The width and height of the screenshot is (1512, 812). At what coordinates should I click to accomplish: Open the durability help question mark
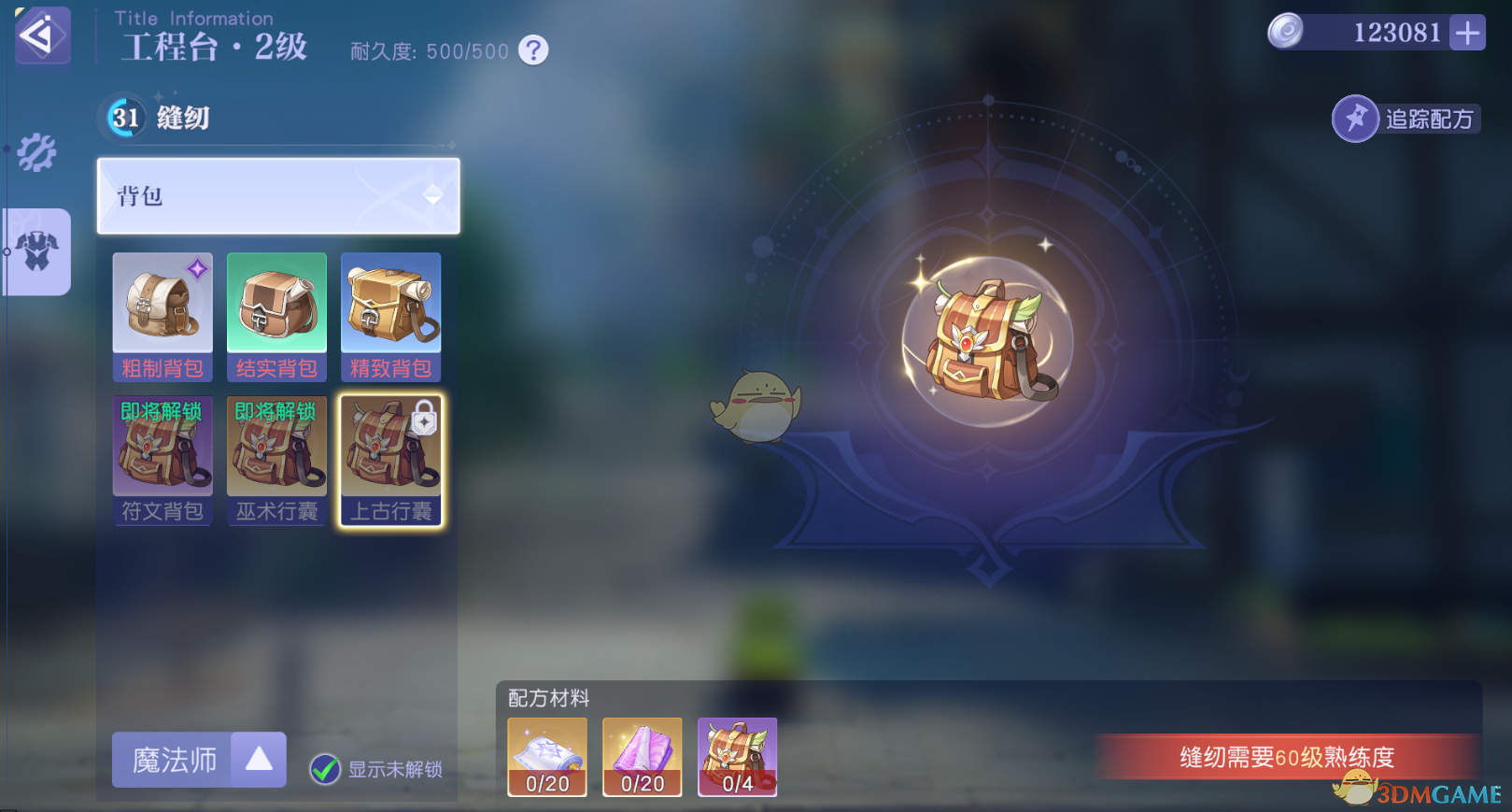pos(531,50)
